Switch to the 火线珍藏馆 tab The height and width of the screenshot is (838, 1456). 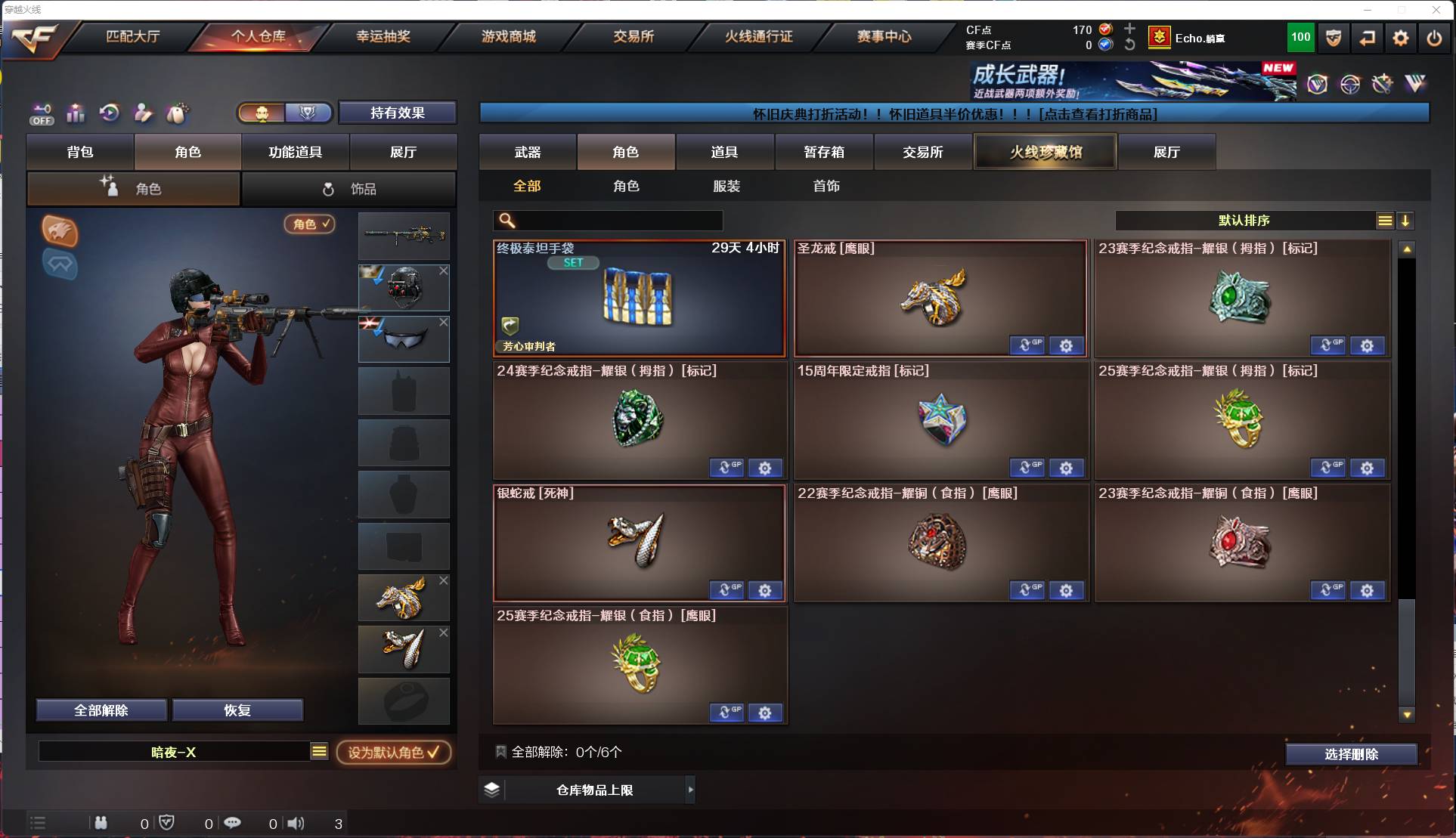coord(1045,151)
